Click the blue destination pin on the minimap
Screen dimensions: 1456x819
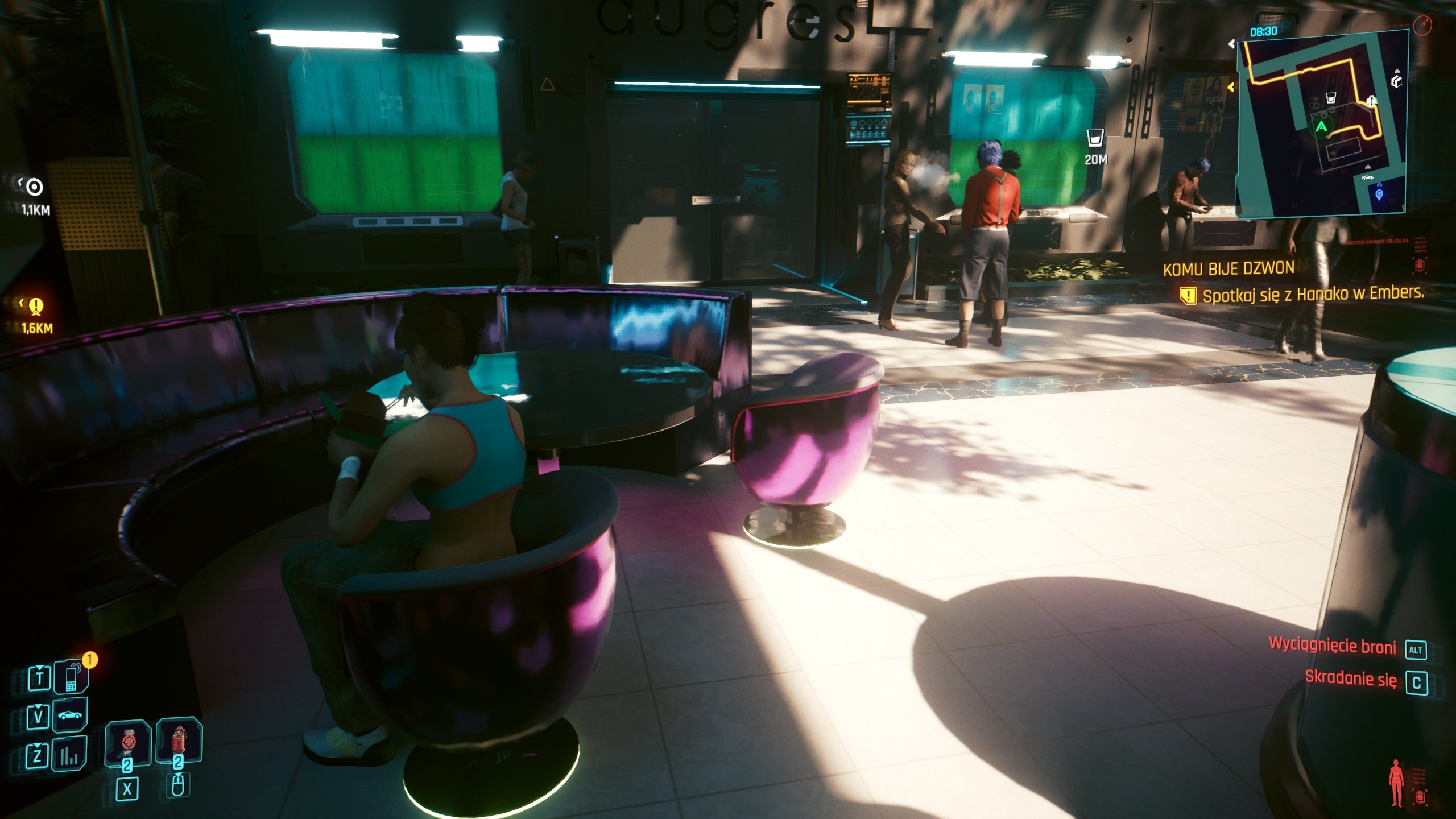(1379, 195)
